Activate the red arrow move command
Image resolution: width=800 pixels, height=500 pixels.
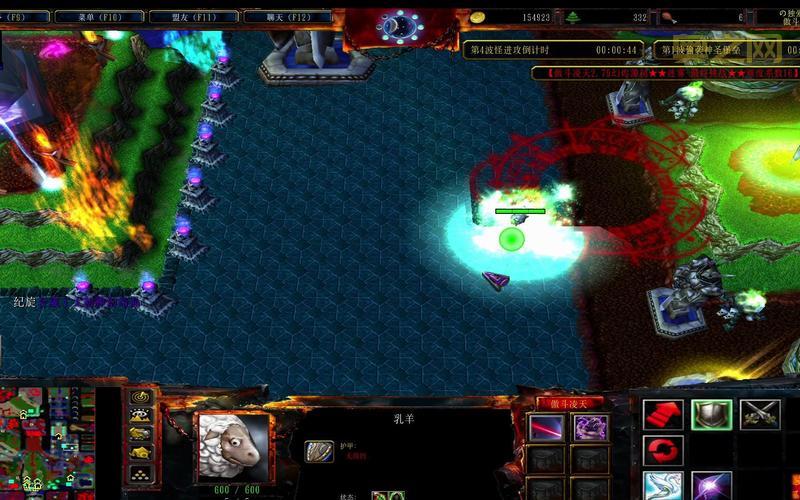(x=662, y=414)
